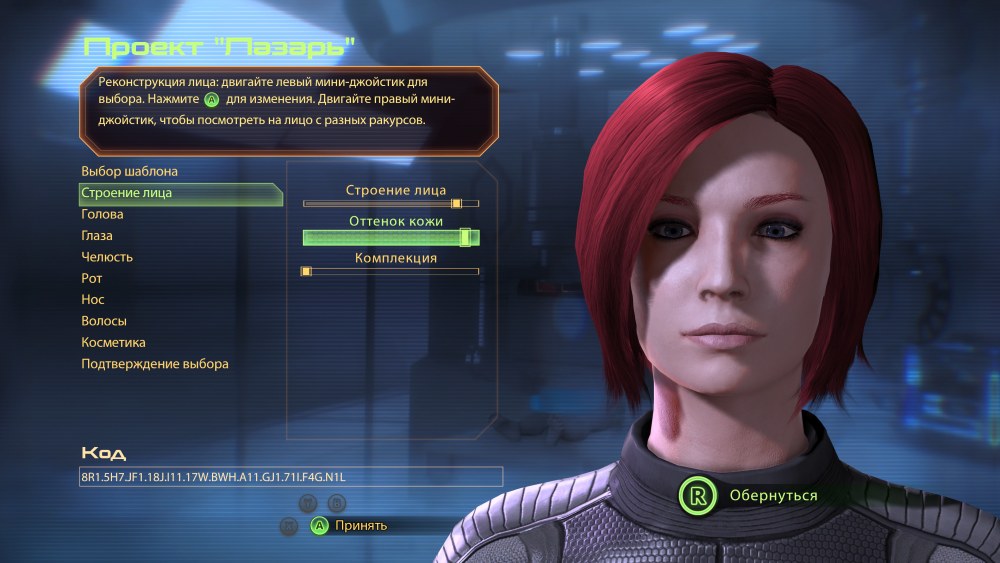Adjust the Строение лица slider
Screen dimensions: 1000x563
[391, 203]
